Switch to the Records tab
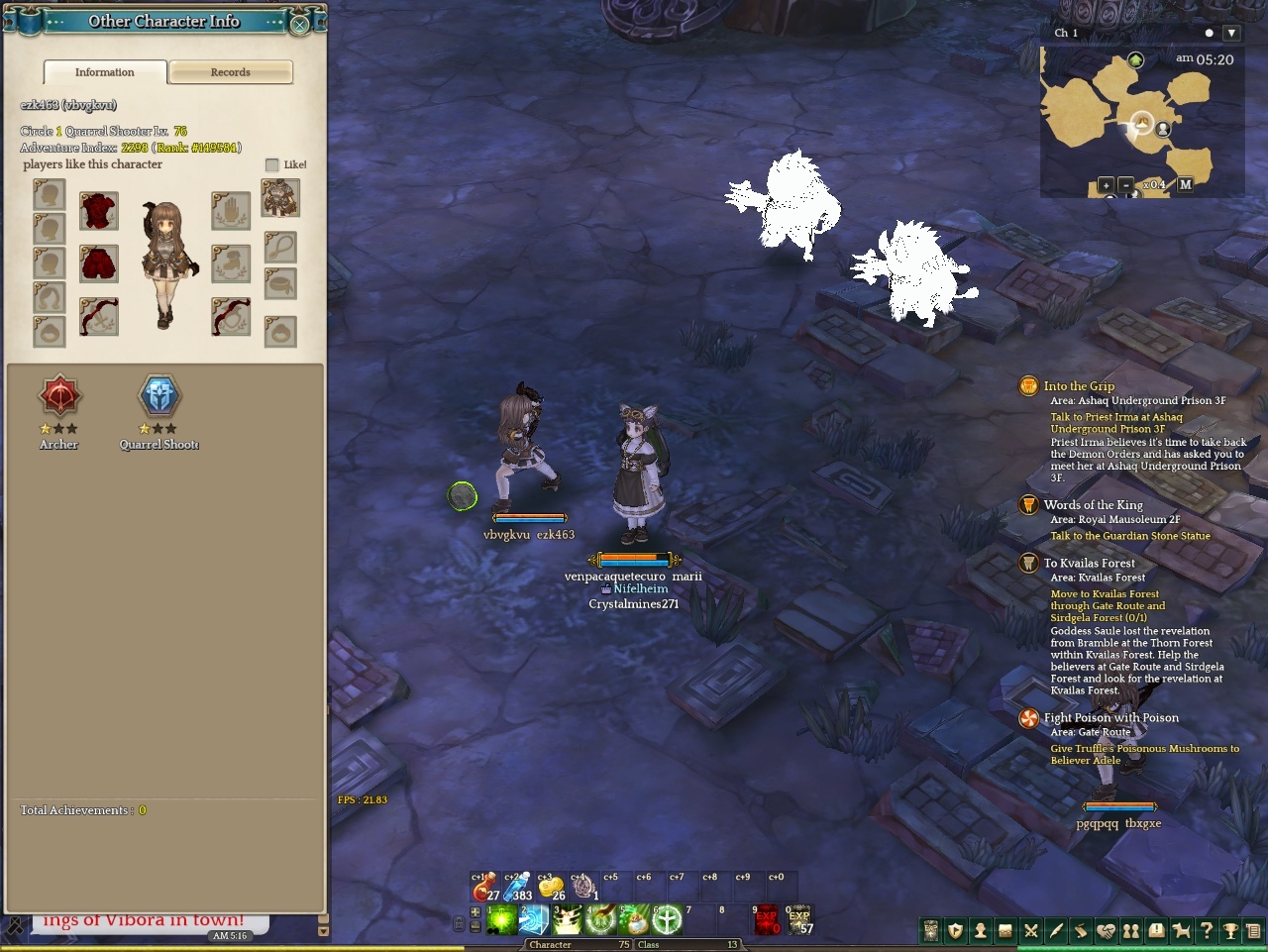1268x952 pixels. [x=230, y=72]
